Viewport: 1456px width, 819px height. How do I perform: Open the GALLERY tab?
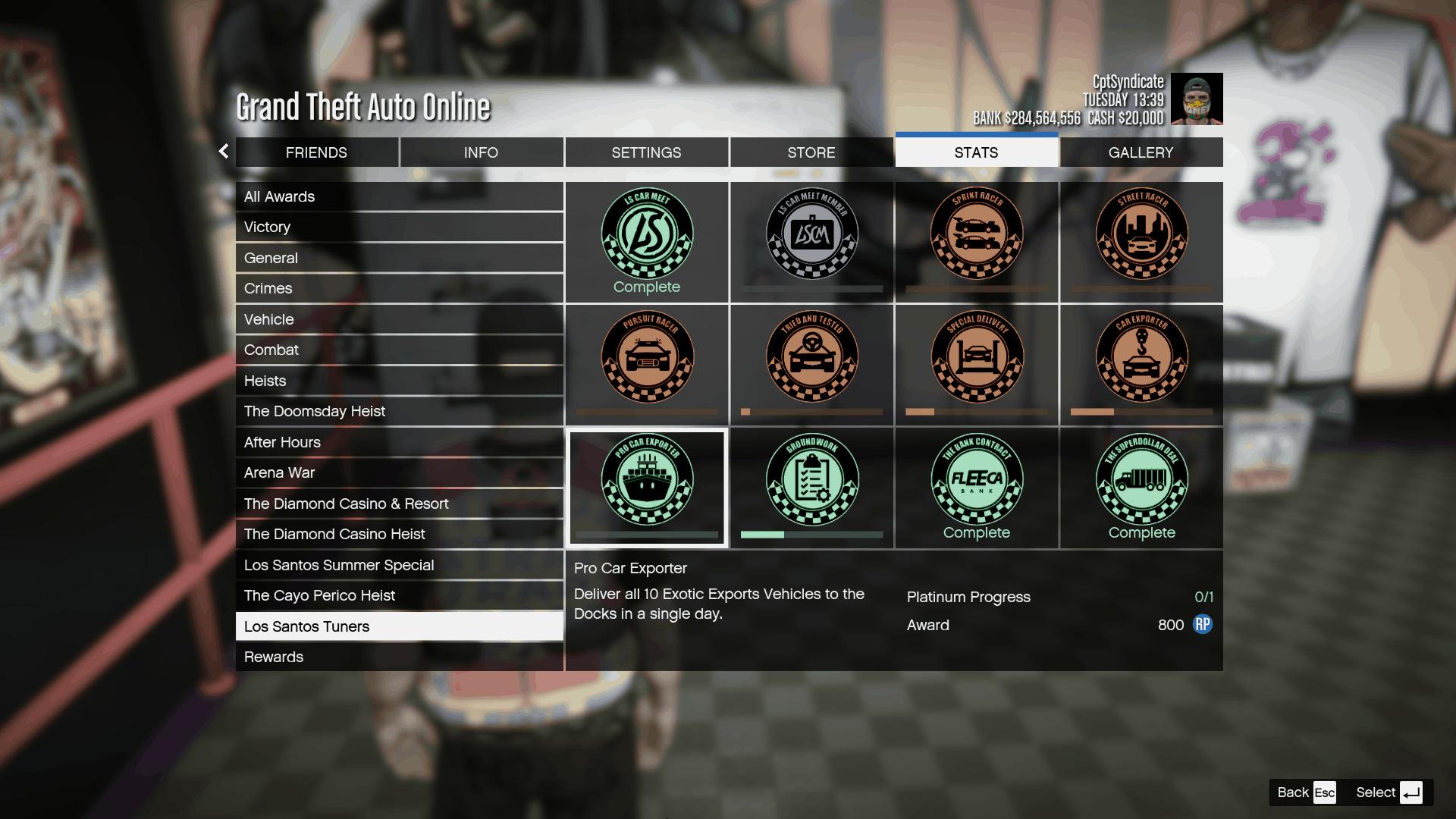1140,152
